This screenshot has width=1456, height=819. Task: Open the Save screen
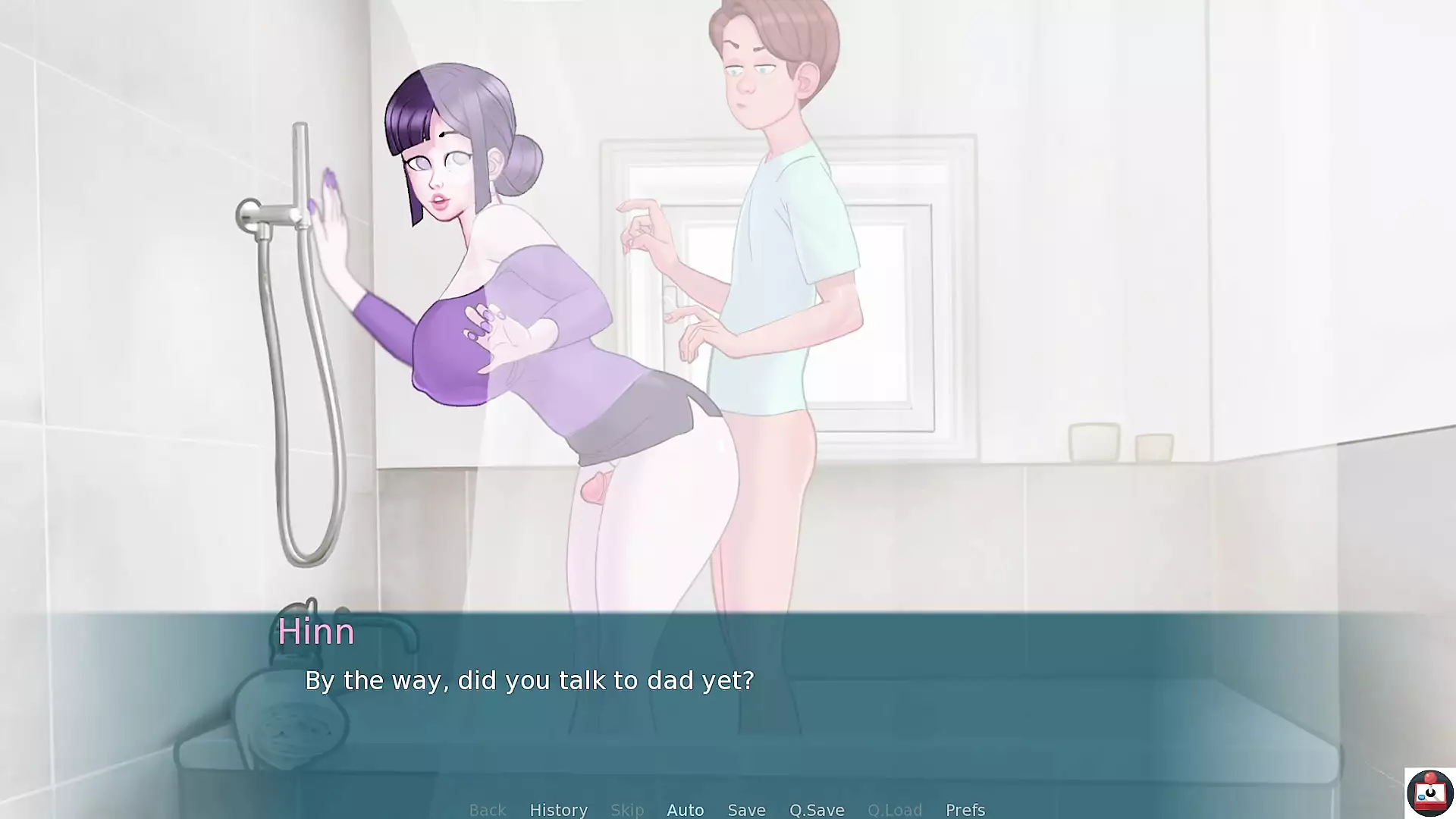point(746,809)
